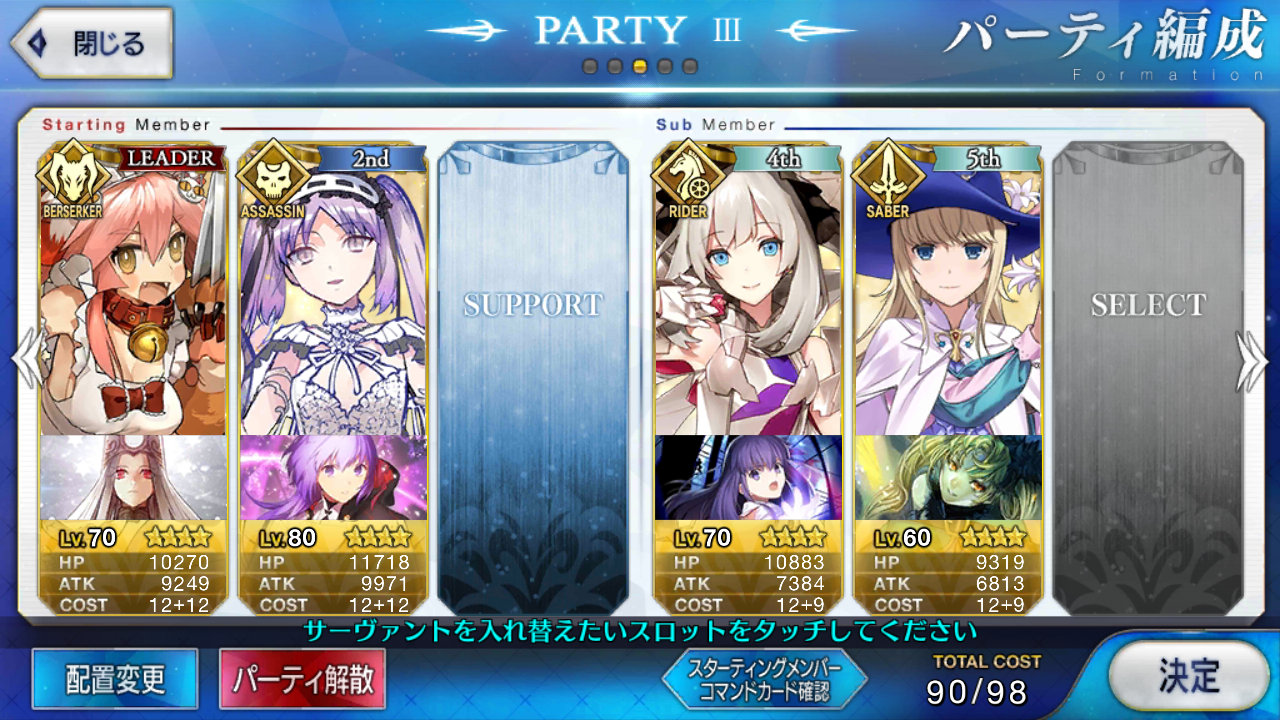
Task: Go to previous party with left arrow
Action: [x=25, y=360]
